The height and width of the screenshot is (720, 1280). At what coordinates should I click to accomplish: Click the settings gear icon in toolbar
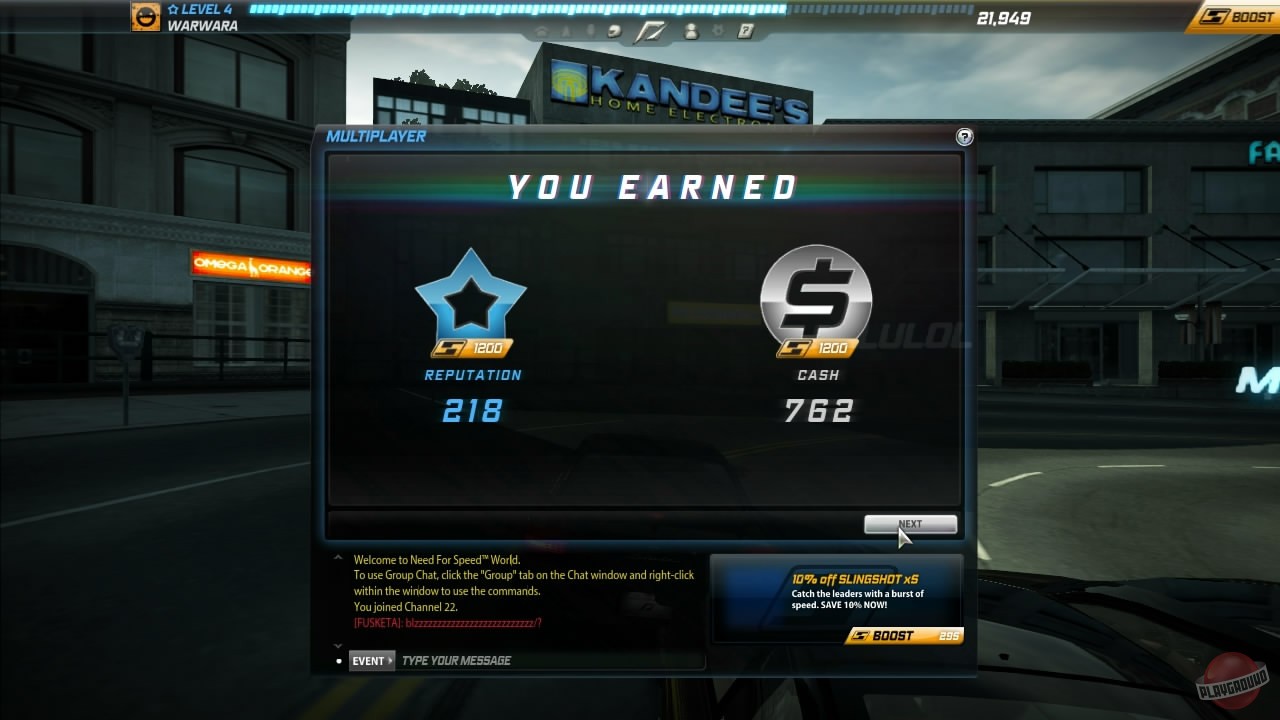[x=717, y=31]
